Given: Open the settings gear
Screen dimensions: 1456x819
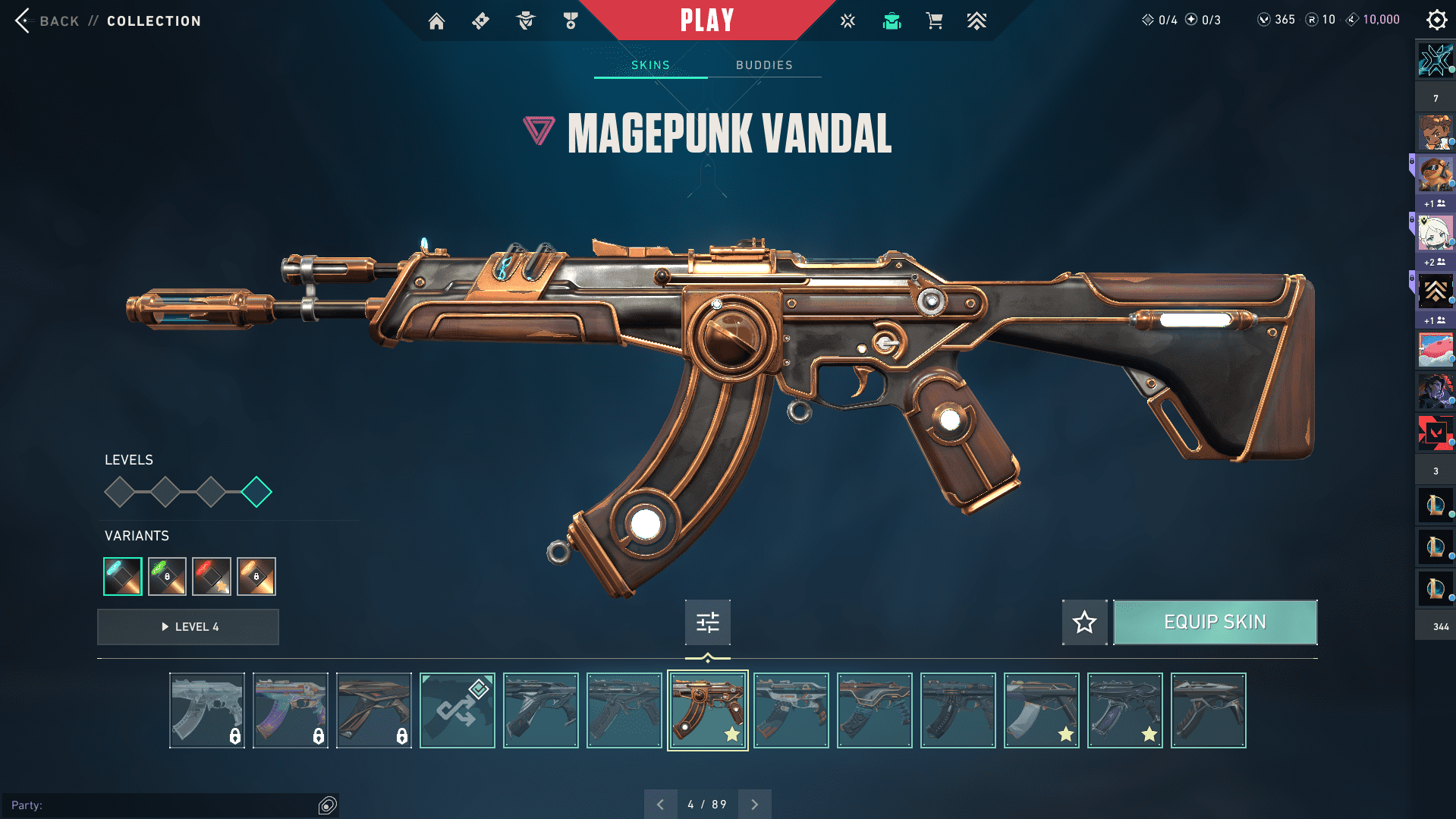Looking at the screenshot, I should pyautogui.click(x=1436, y=20).
